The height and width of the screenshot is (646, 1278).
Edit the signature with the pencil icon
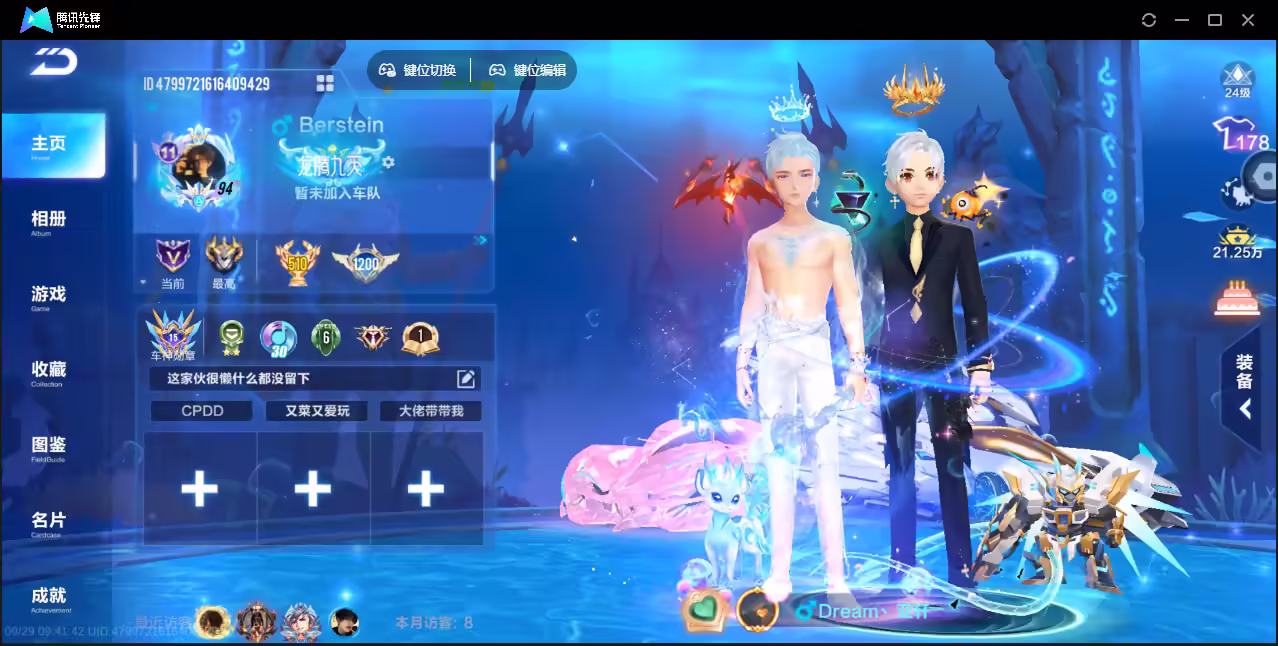point(465,378)
